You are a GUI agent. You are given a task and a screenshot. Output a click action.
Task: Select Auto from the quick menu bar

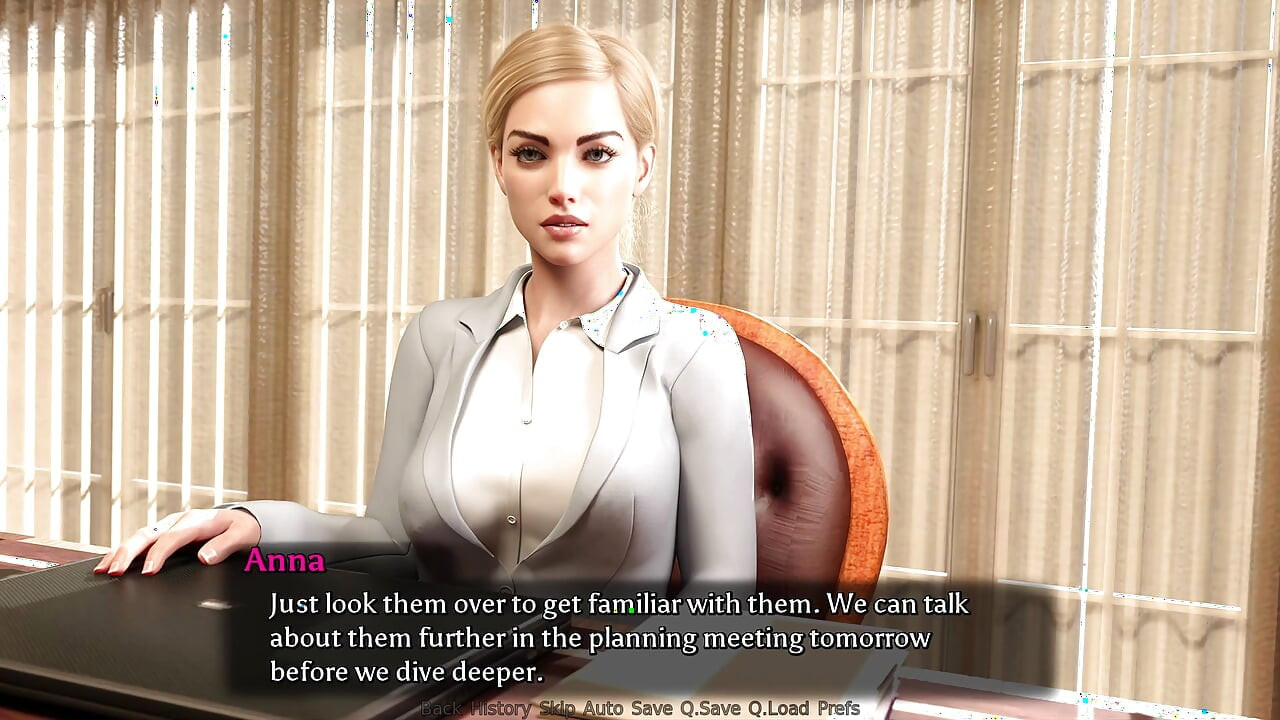click(603, 708)
